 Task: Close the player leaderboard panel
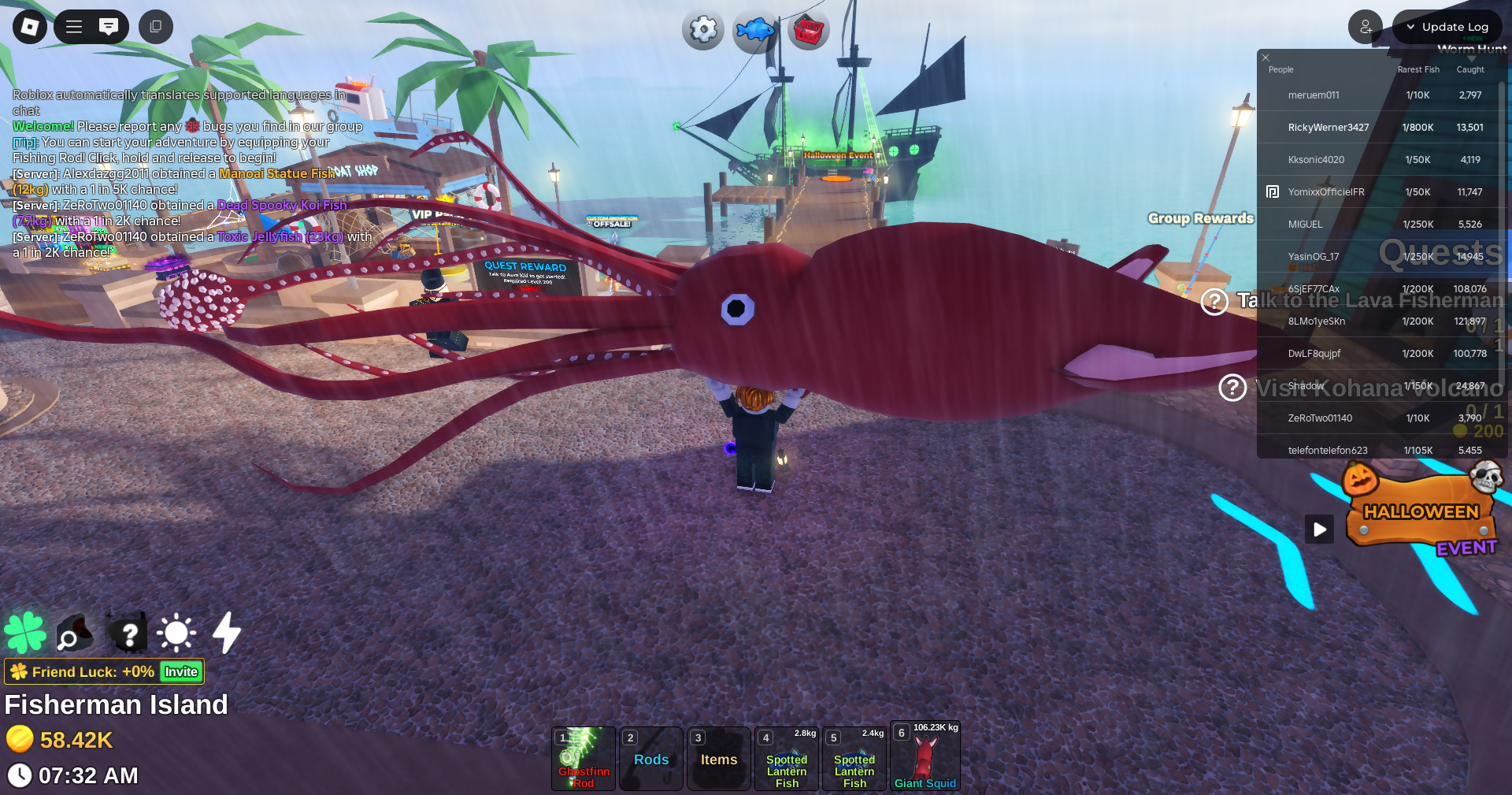pos(1266,58)
